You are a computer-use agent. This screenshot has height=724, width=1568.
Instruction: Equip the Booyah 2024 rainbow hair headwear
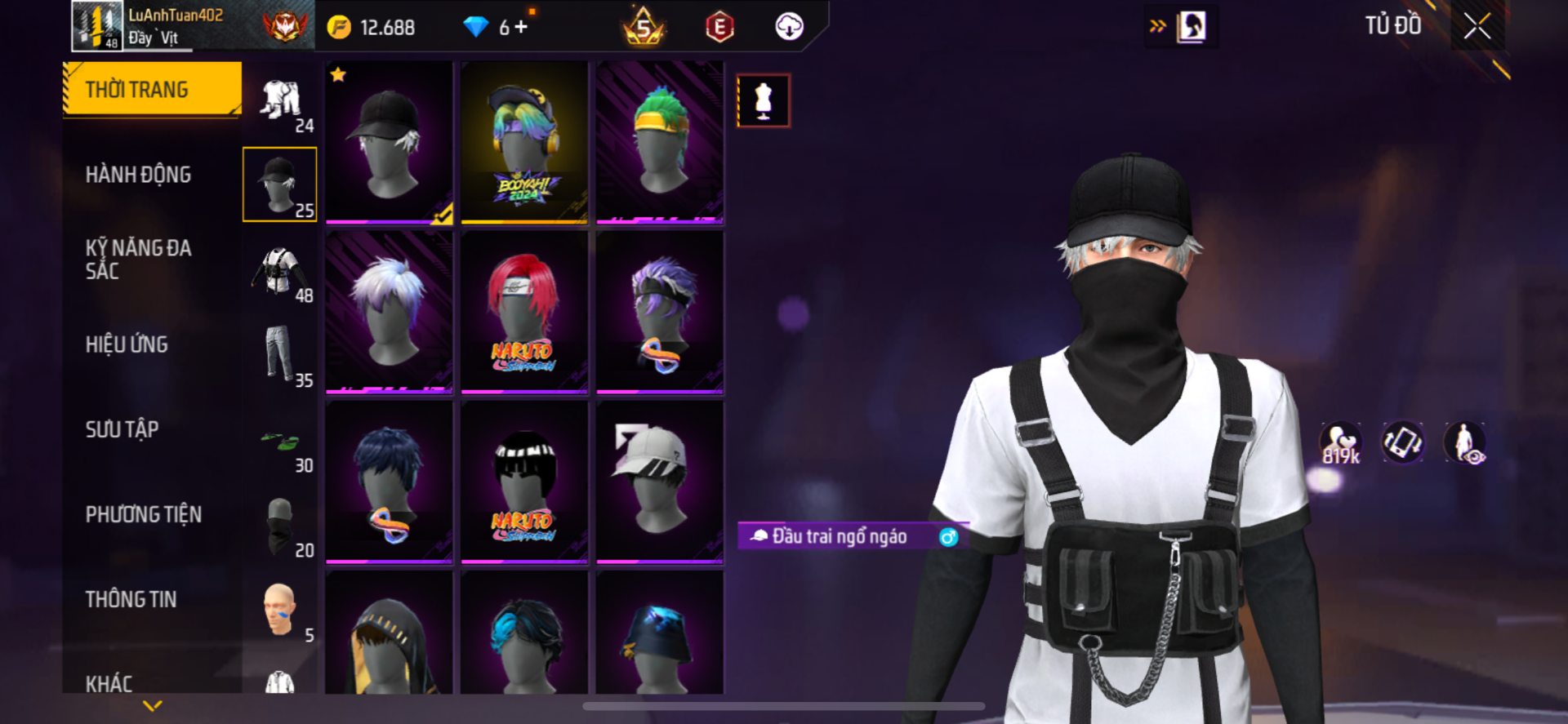pyautogui.click(x=524, y=142)
